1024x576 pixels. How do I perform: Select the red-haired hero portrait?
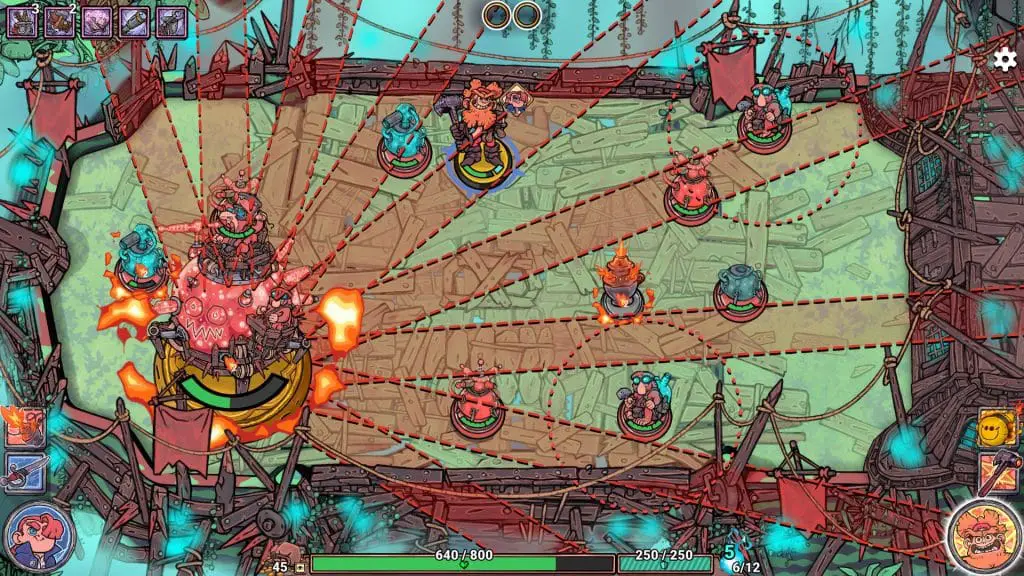pos(39,534)
